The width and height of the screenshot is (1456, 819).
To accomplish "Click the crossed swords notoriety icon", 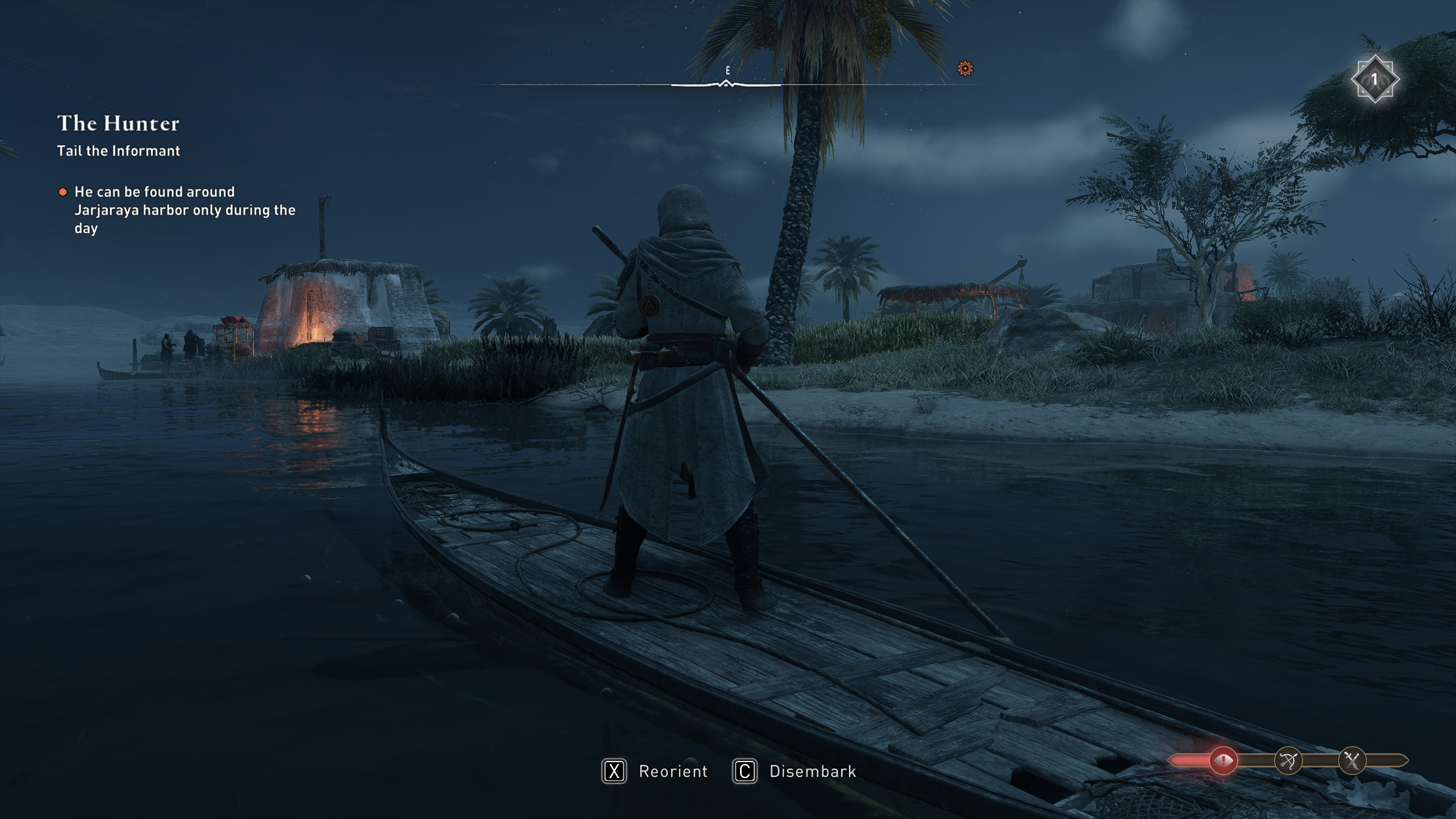I will (x=1352, y=760).
